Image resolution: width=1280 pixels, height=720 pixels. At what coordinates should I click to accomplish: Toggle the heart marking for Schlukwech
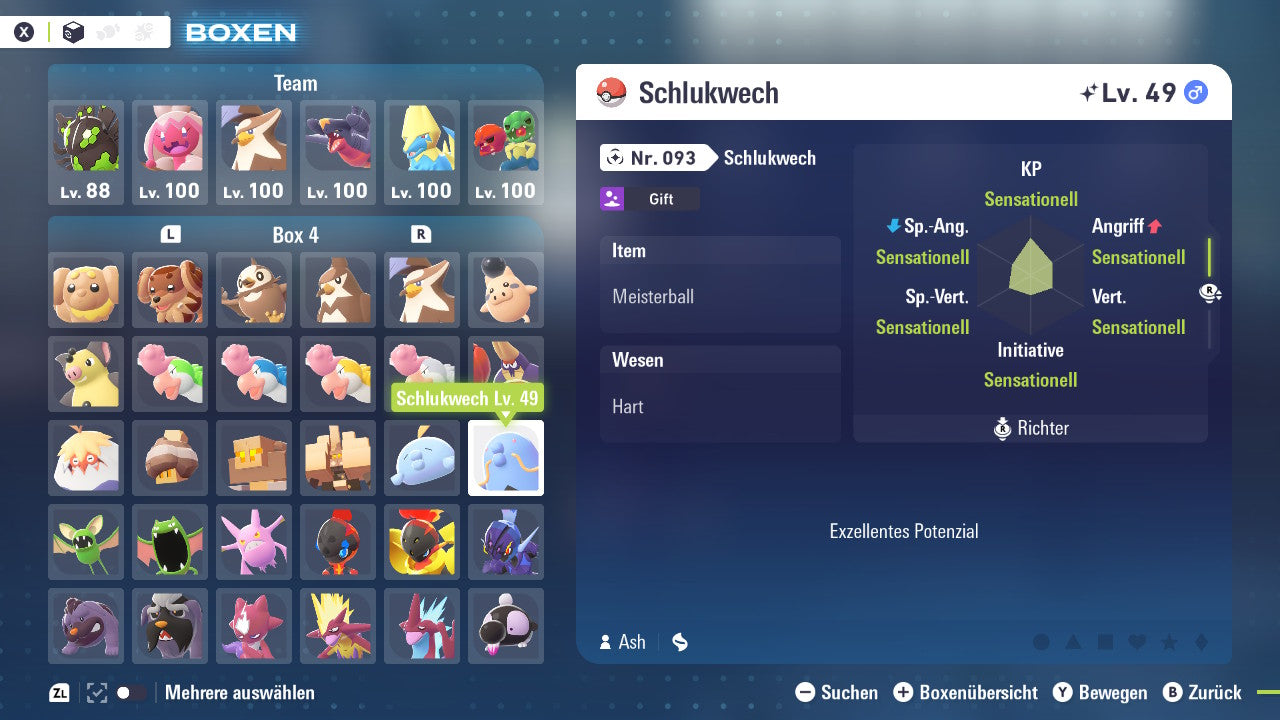1137,642
